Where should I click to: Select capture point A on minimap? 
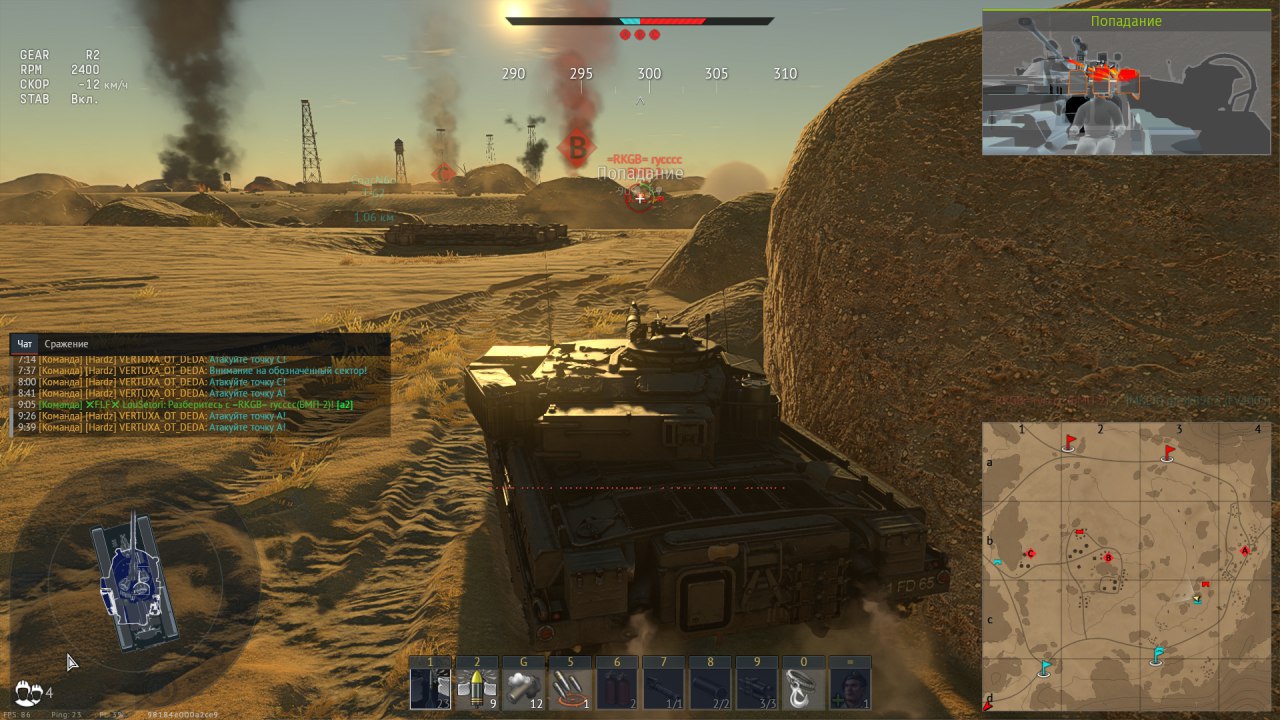(1245, 551)
